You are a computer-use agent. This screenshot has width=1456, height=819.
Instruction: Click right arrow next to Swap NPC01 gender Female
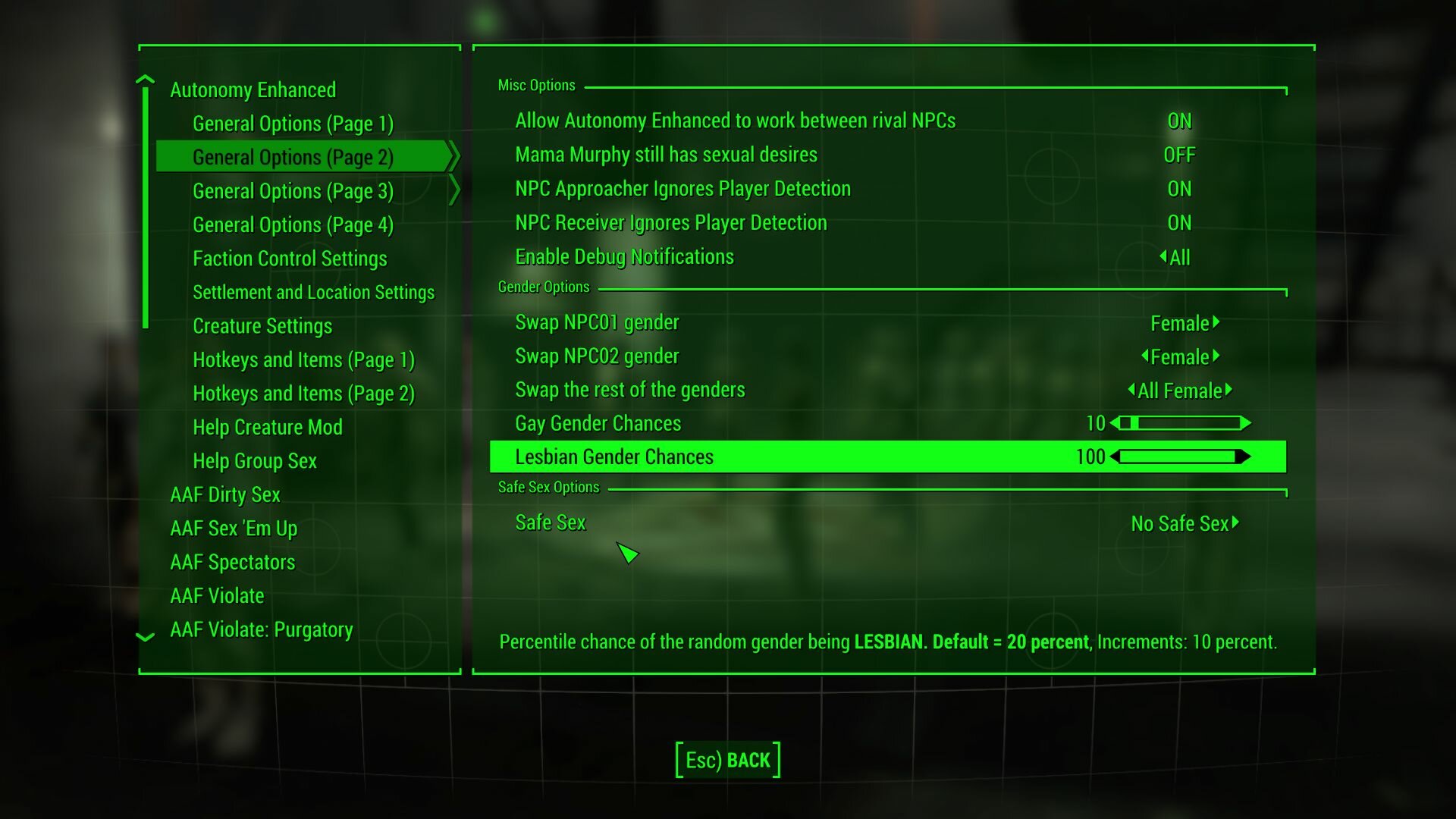[x=1217, y=323]
